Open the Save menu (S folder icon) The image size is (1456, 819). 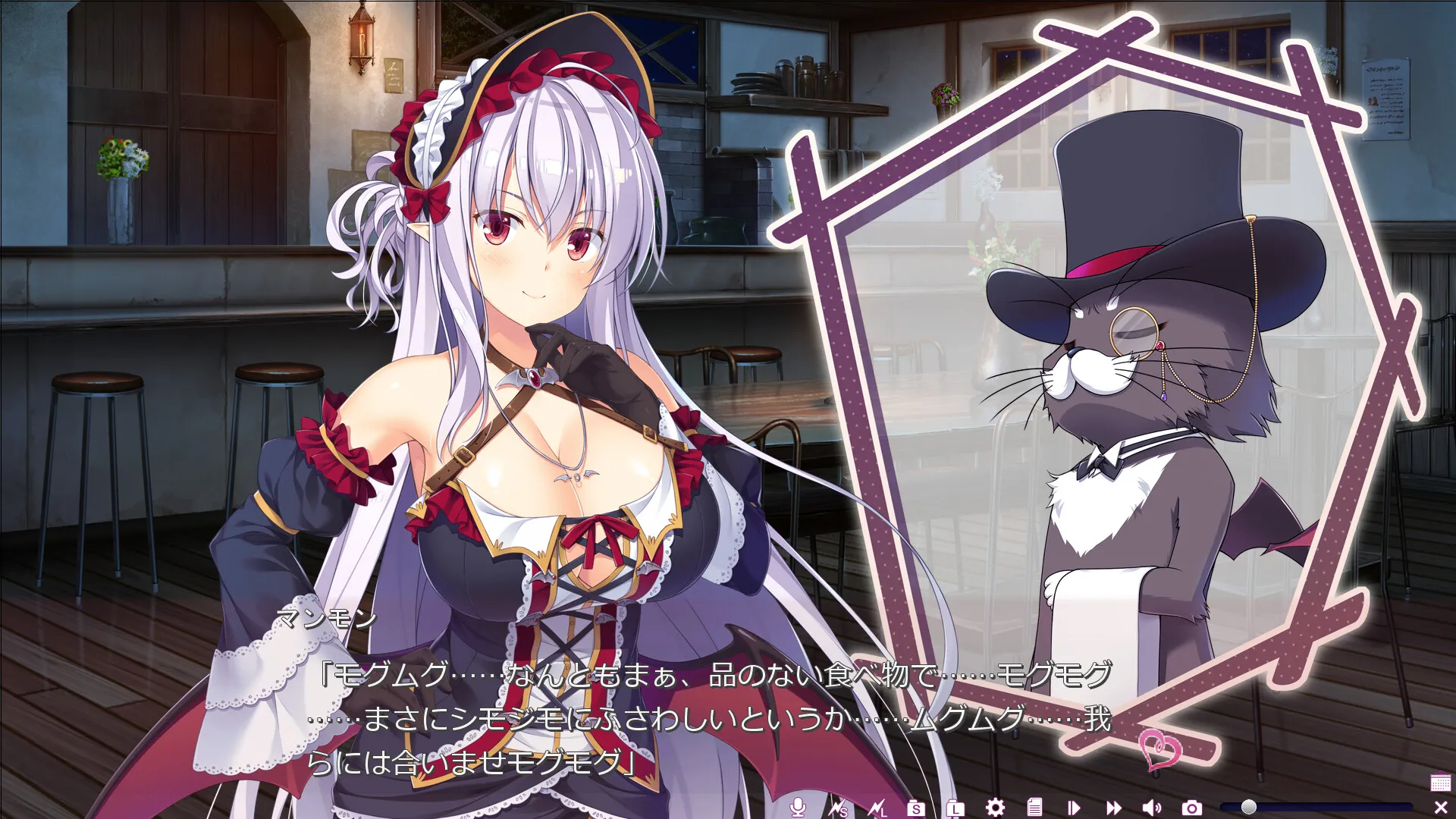point(916,808)
